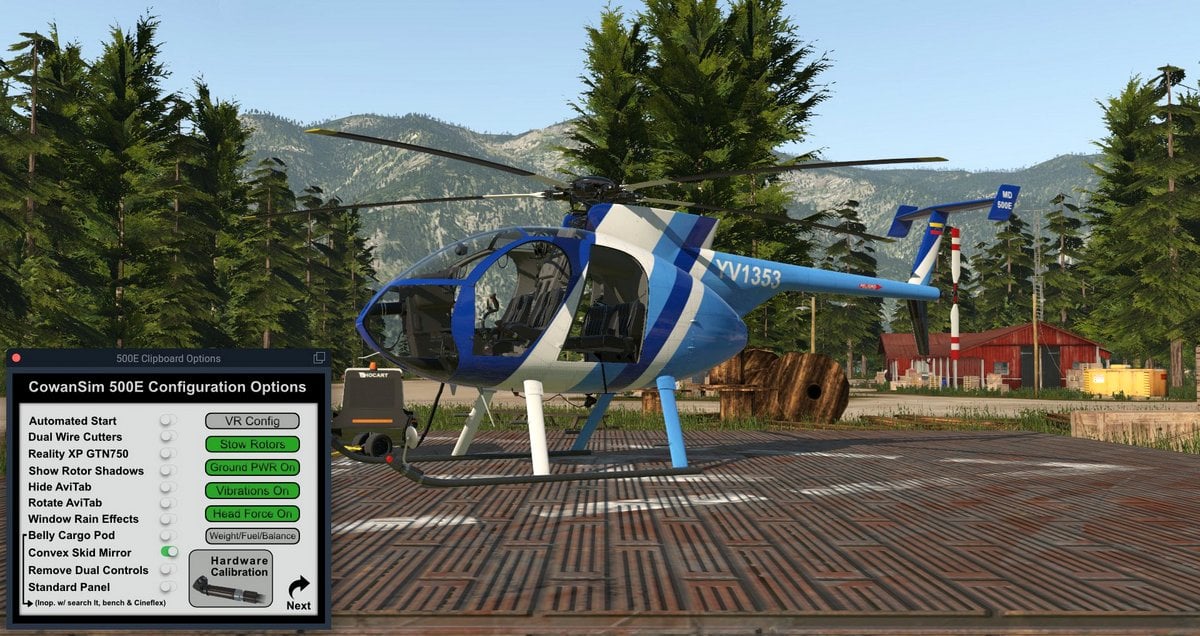
Task: Switch on Hide AviTab
Action: [169, 487]
